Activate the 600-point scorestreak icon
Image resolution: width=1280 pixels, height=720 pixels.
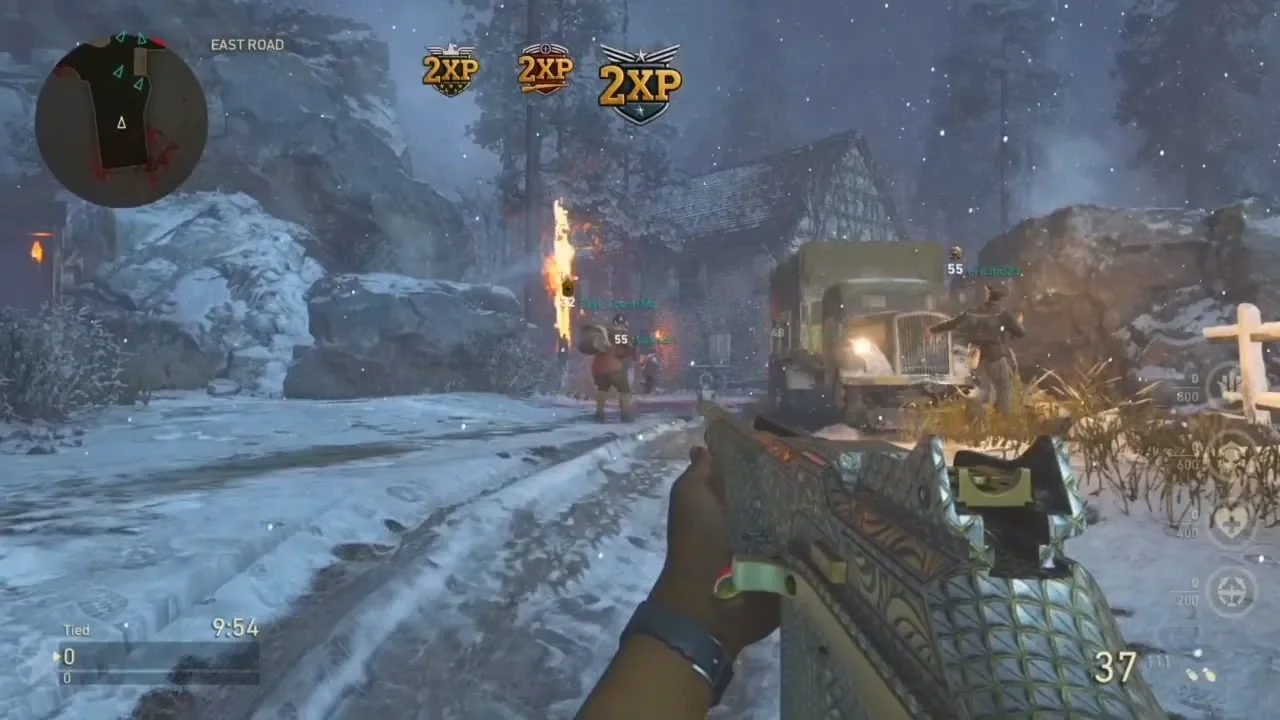pos(1231,455)
